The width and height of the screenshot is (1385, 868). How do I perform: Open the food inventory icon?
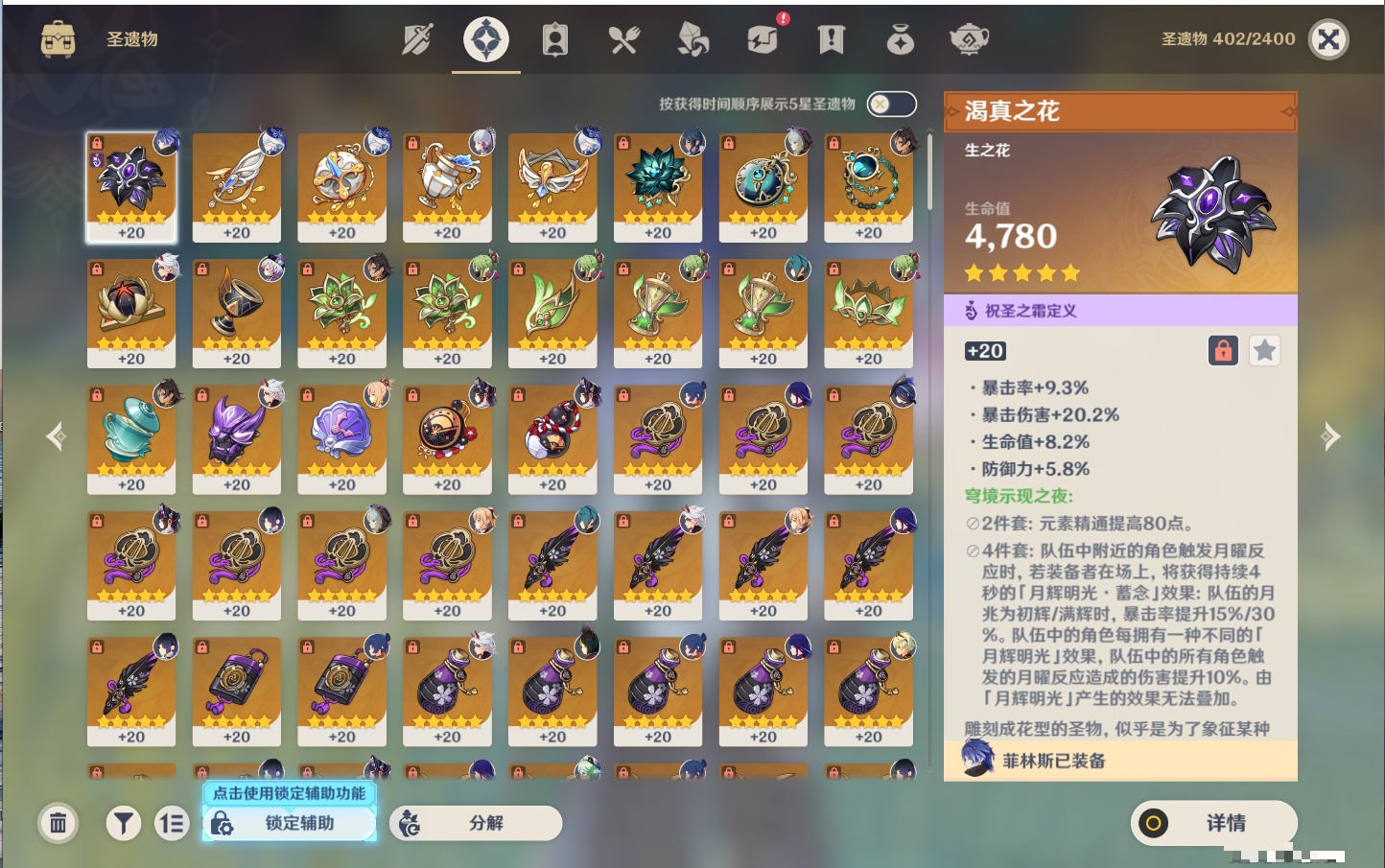(x=624, y=39)
